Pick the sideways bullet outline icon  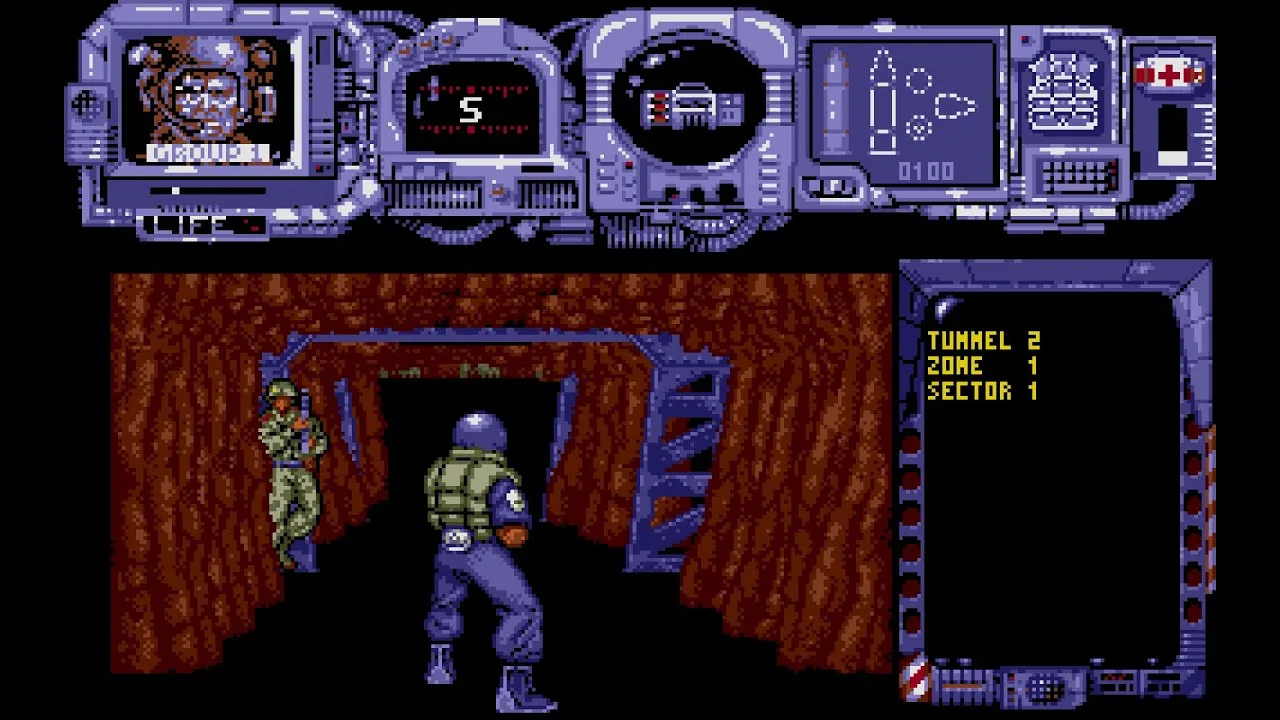pyautogui.click(x=954, y=105)
